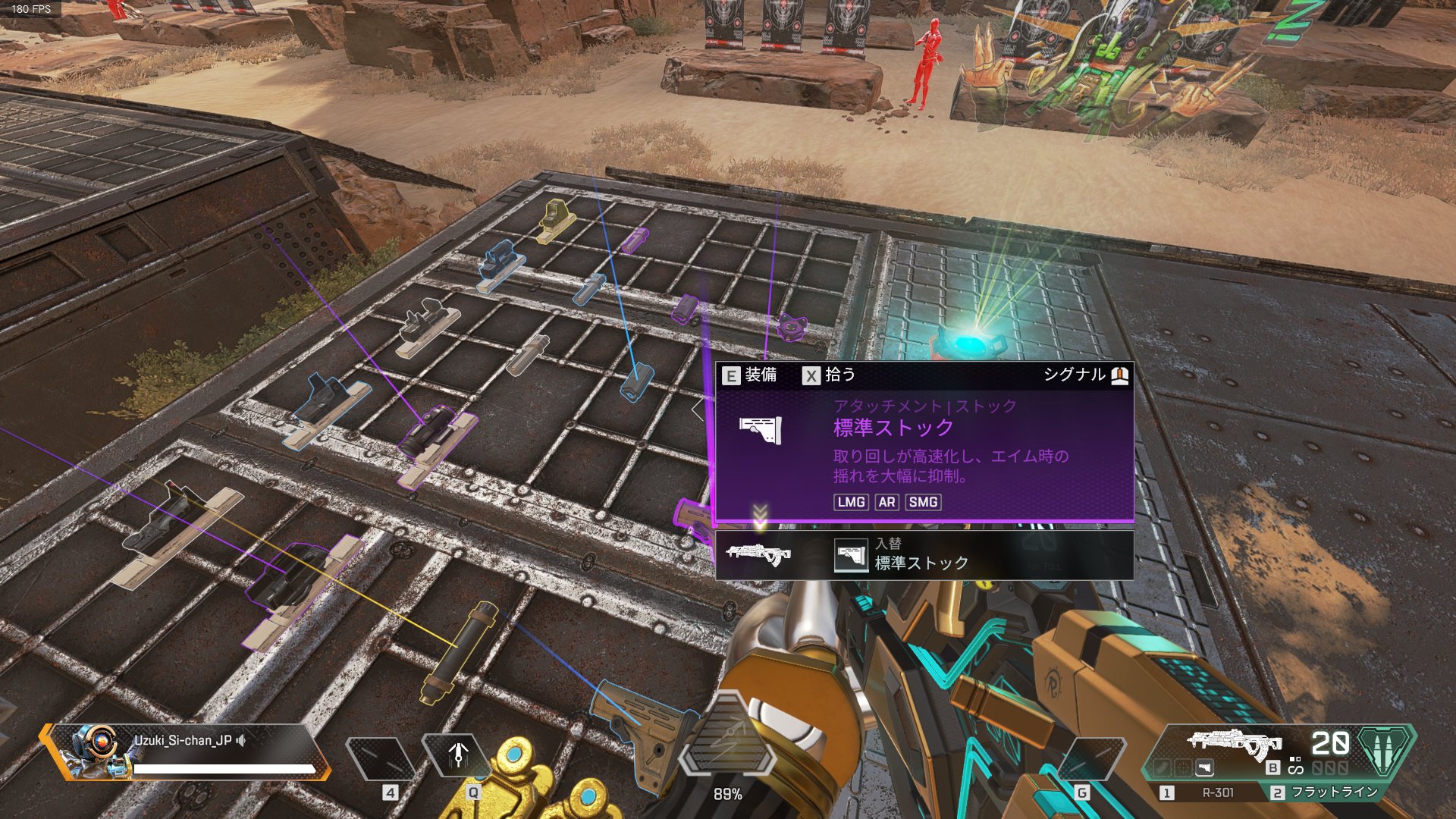
Task: Select the stock attachment icon in the purple tooltip
Action: coord(761,430)
